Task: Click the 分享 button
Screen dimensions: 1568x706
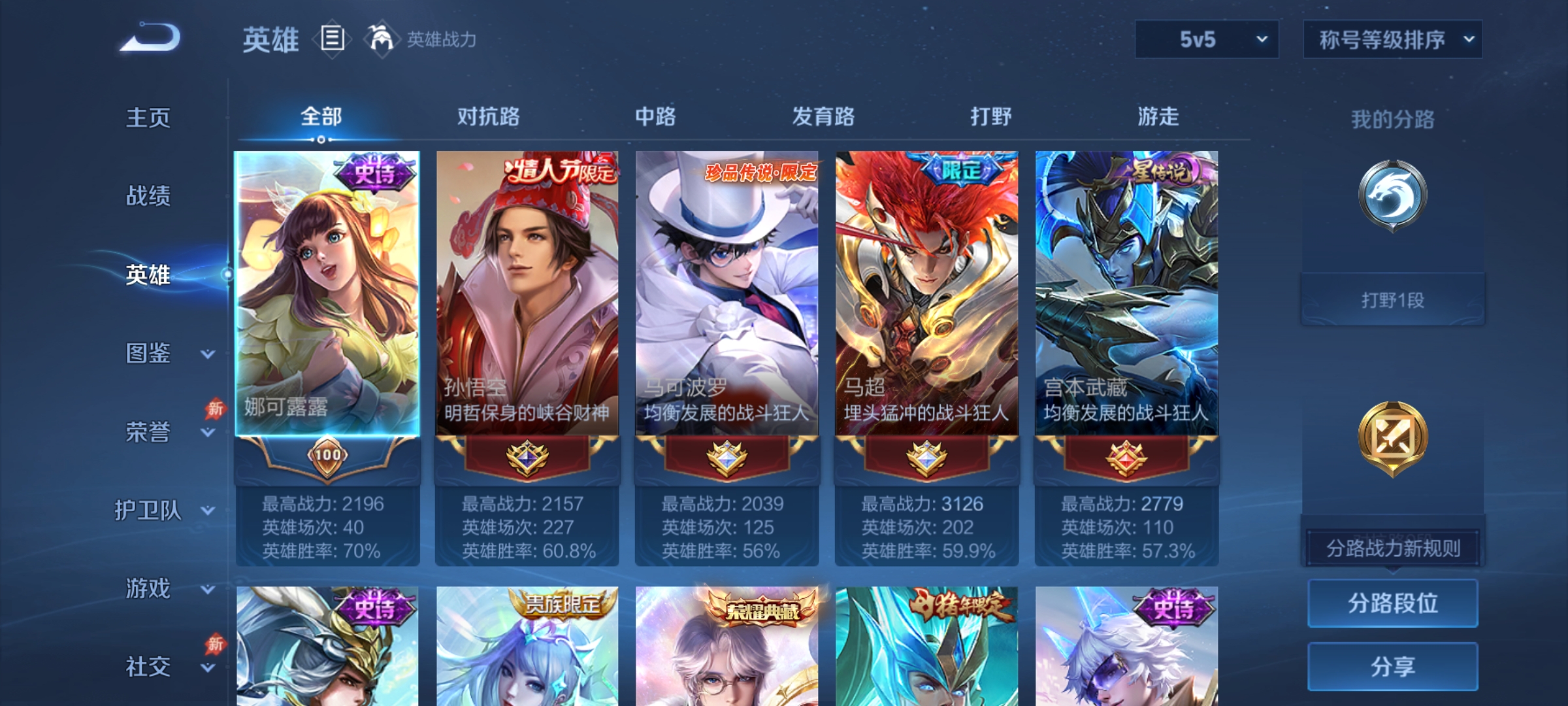Action: [1392, 668]
